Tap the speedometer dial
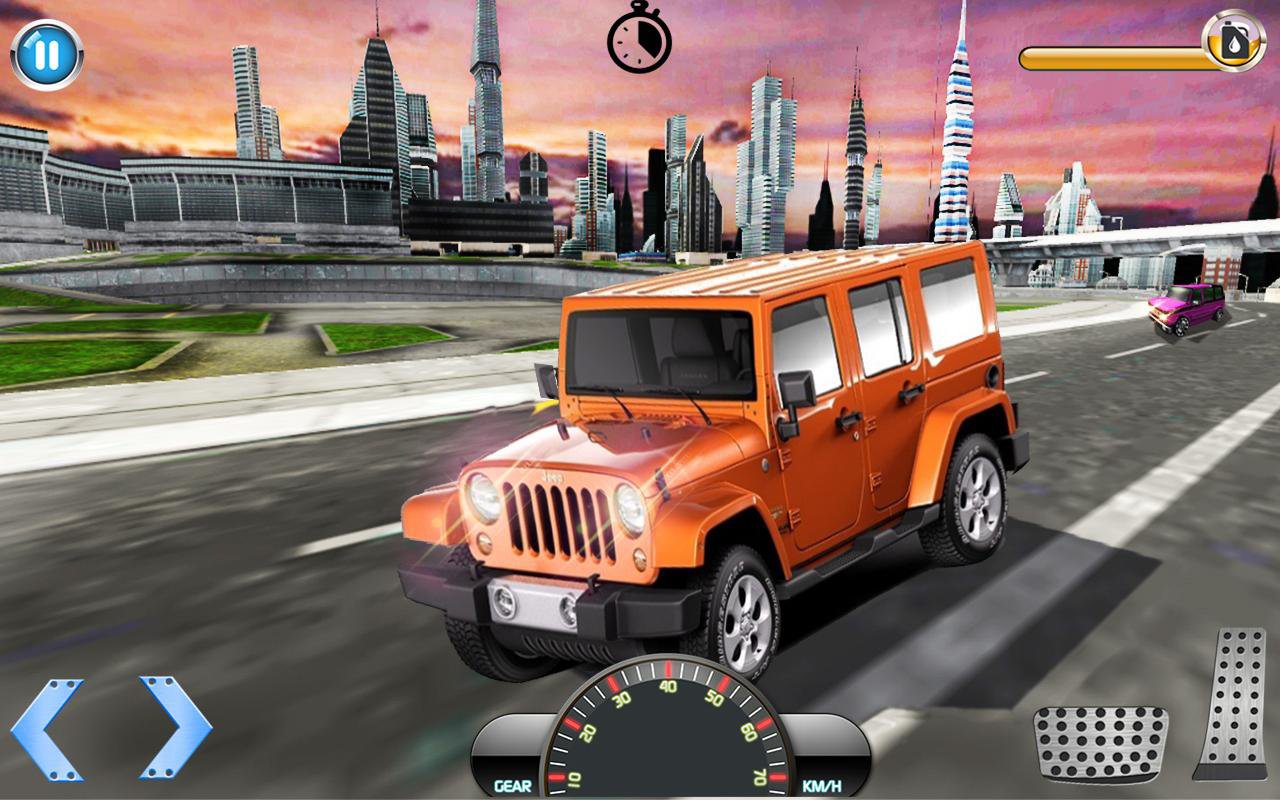The height and width of the screenshot is (800, 1280). pyautogui.click(x=668, y=730)
